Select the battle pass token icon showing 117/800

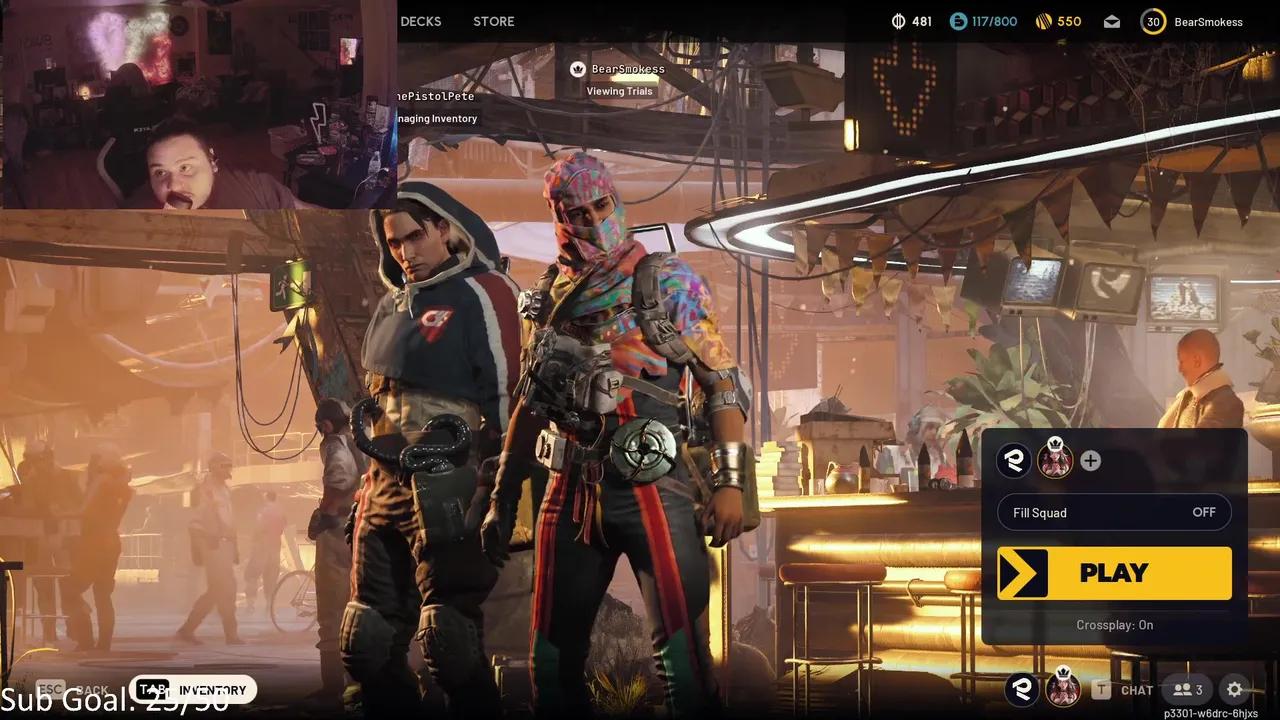pyautogui.click(x=958, y=20)
